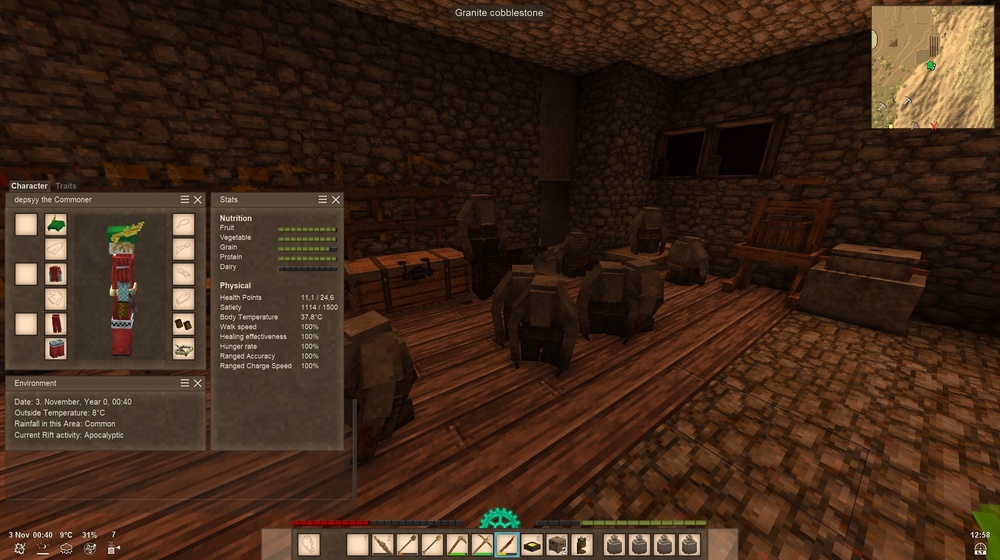Close the Stats panel
Screen dimensions: 1000x560
point(336,200)
